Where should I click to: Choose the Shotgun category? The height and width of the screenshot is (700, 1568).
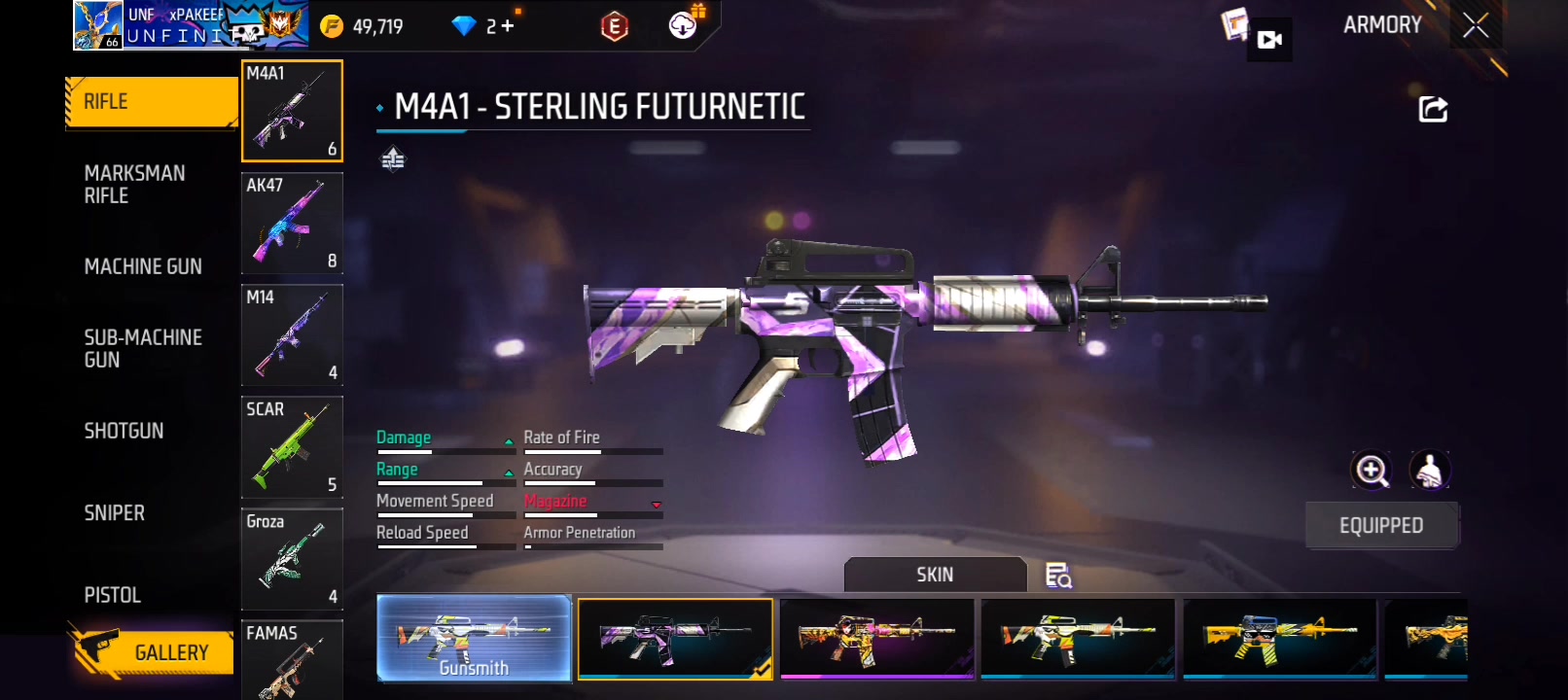click(x=124, y=431)
